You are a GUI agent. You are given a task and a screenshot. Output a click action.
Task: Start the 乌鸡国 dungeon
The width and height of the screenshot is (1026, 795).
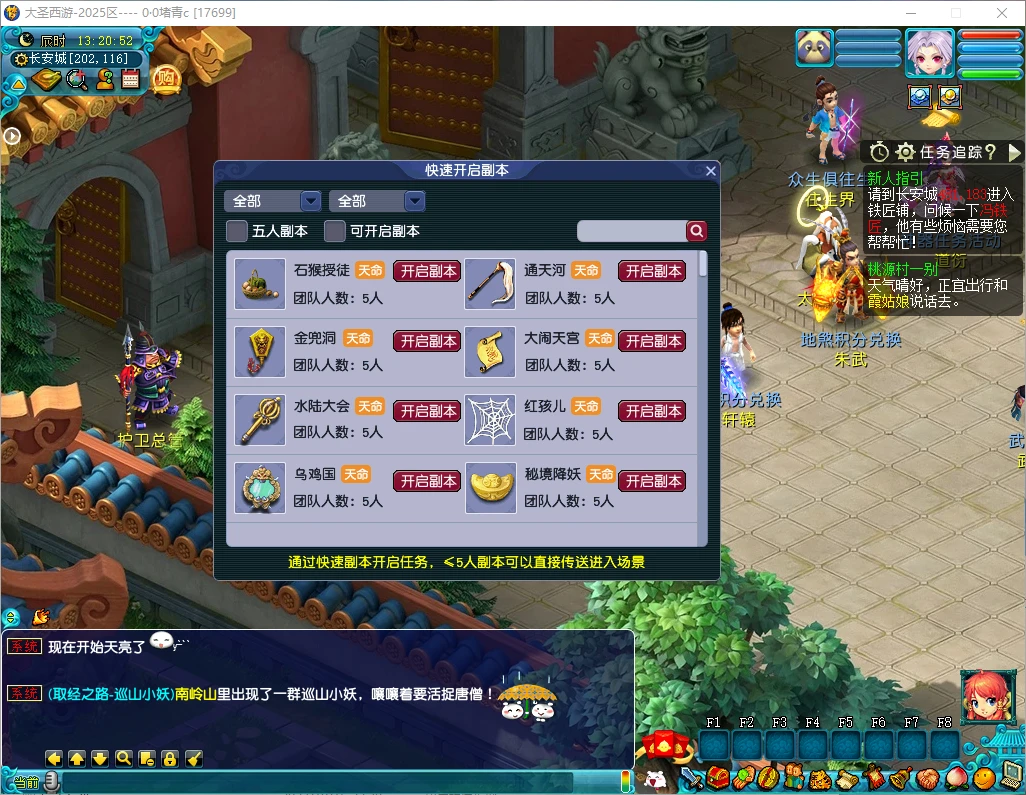click(x=429, y=481)
